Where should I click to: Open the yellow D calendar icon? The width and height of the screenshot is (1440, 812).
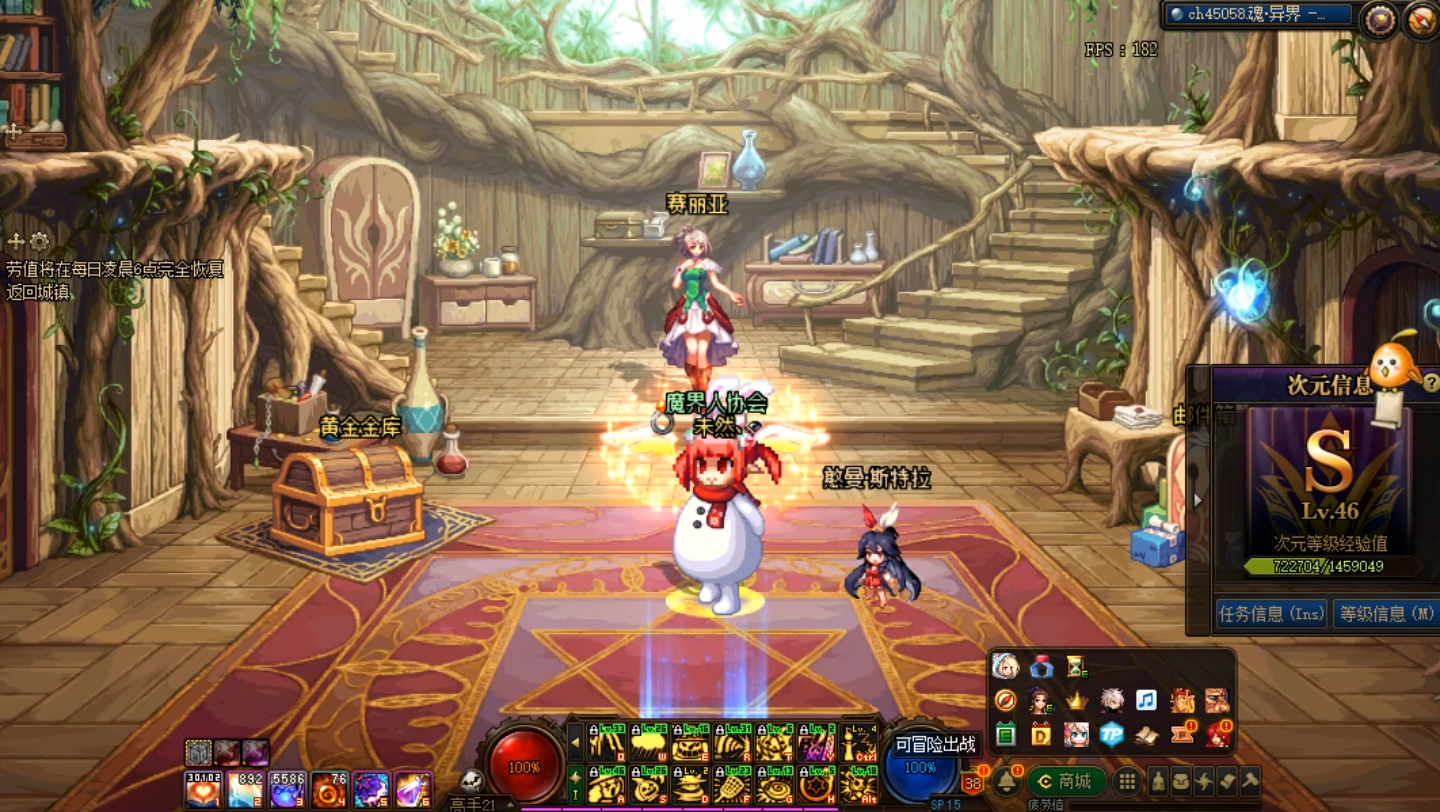pyautogui.click(x=1041, y=735)
